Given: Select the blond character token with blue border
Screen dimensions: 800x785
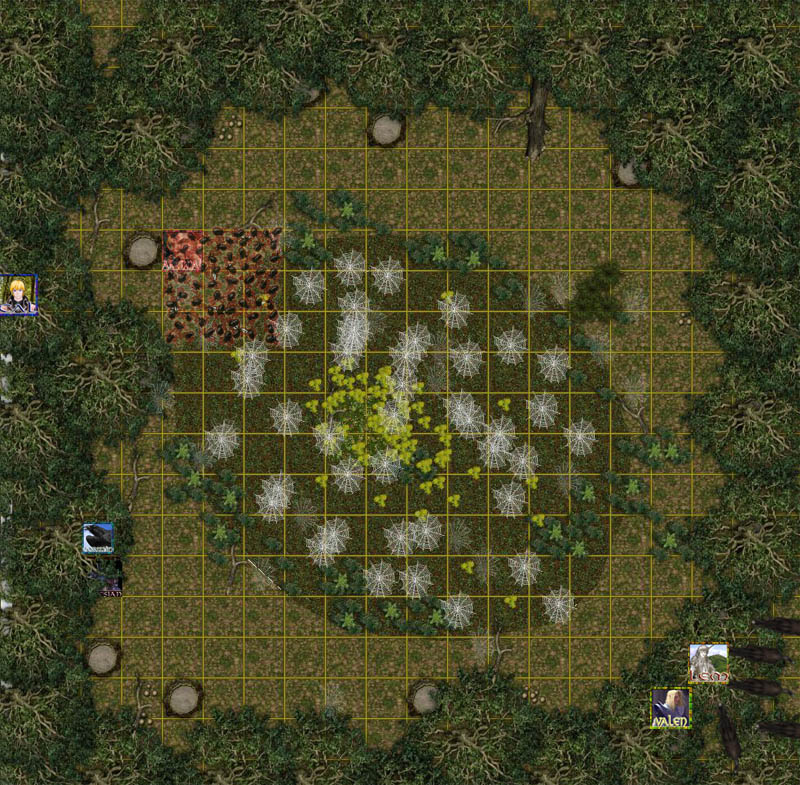Looking at the screenshot, I should tap(18, 295).
